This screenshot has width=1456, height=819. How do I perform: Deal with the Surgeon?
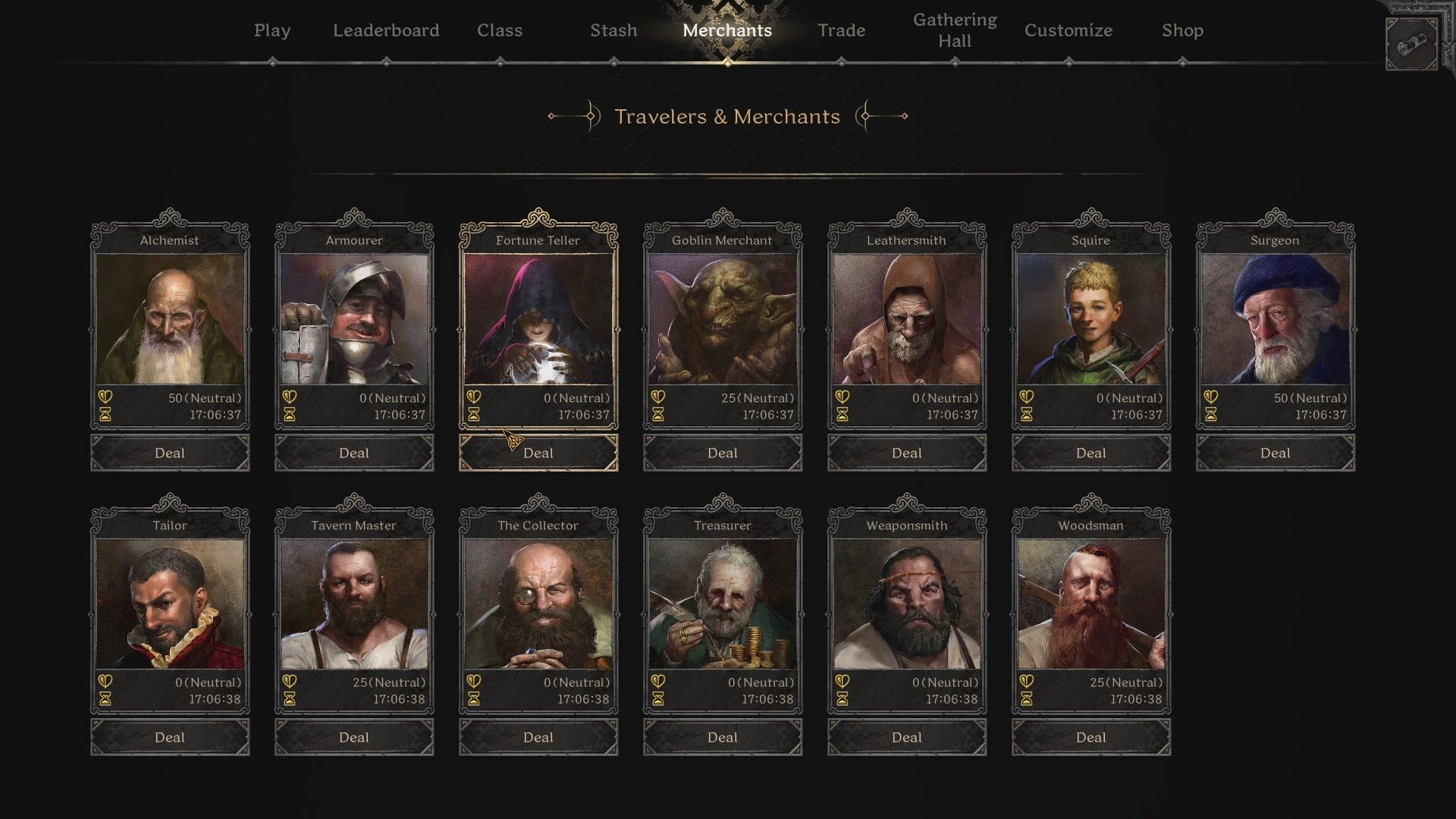coord(1276,453)
